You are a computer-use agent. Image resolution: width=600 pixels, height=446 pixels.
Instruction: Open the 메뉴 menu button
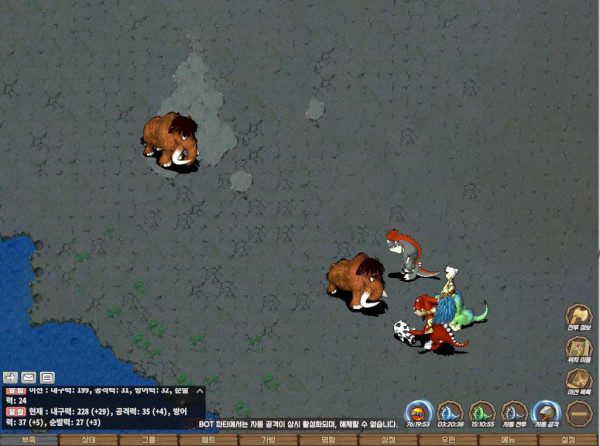click(509, 440)
